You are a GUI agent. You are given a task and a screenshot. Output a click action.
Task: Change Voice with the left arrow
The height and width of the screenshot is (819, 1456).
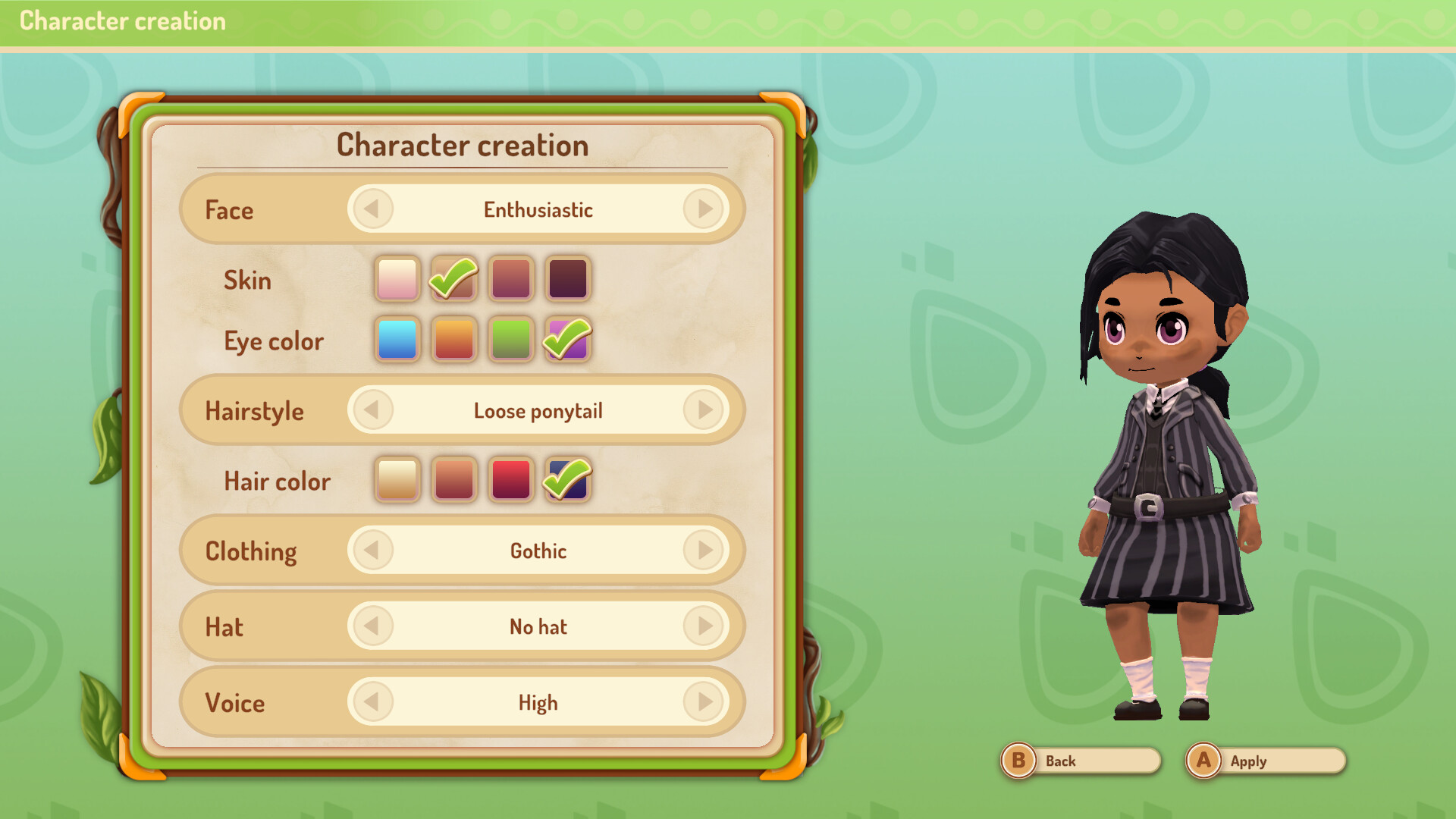click(372, 702)
